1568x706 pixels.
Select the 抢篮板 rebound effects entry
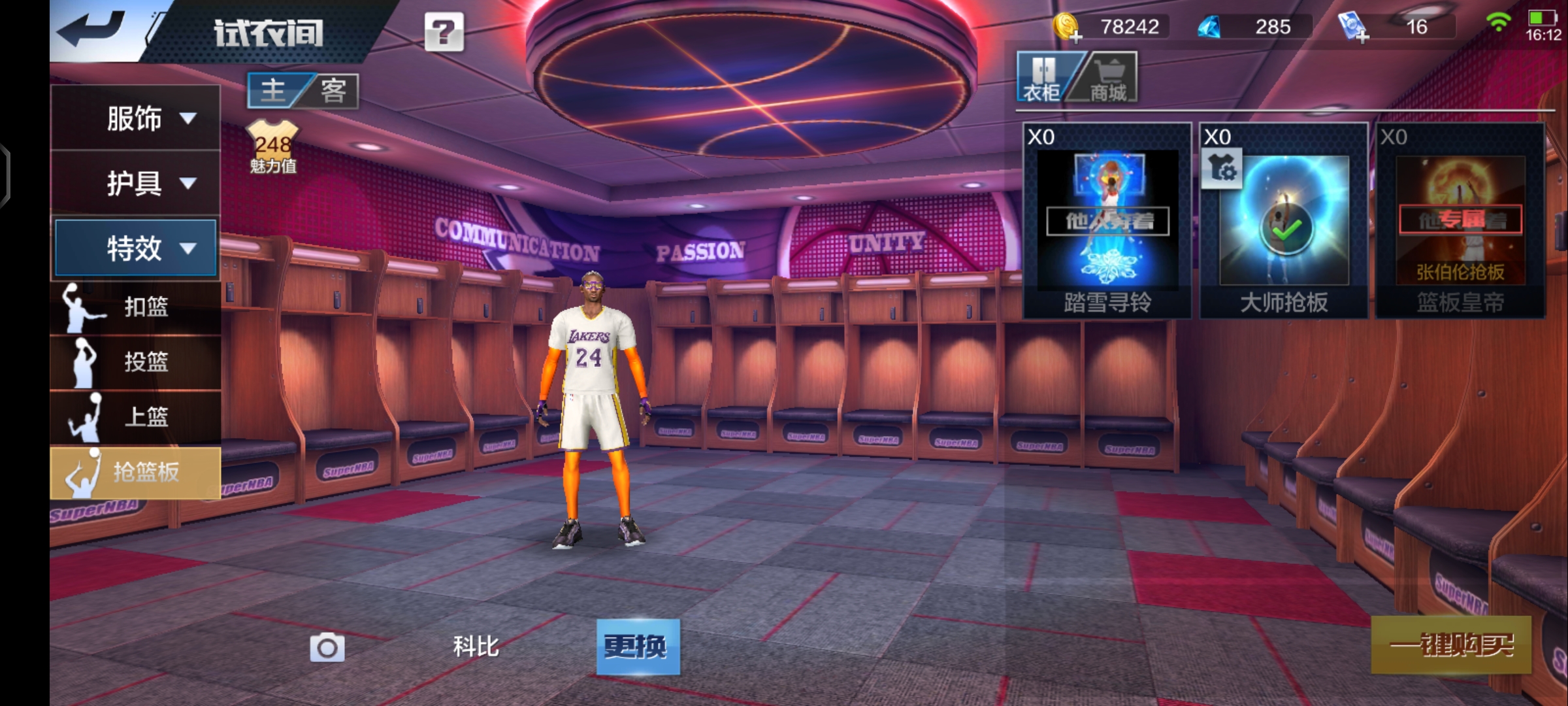(135, 472)
